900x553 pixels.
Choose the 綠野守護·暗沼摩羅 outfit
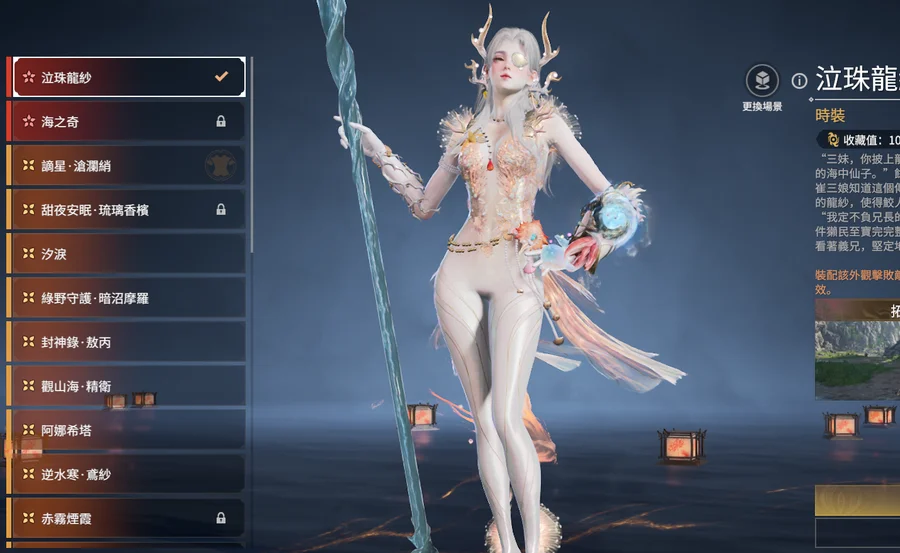point(126,298)
